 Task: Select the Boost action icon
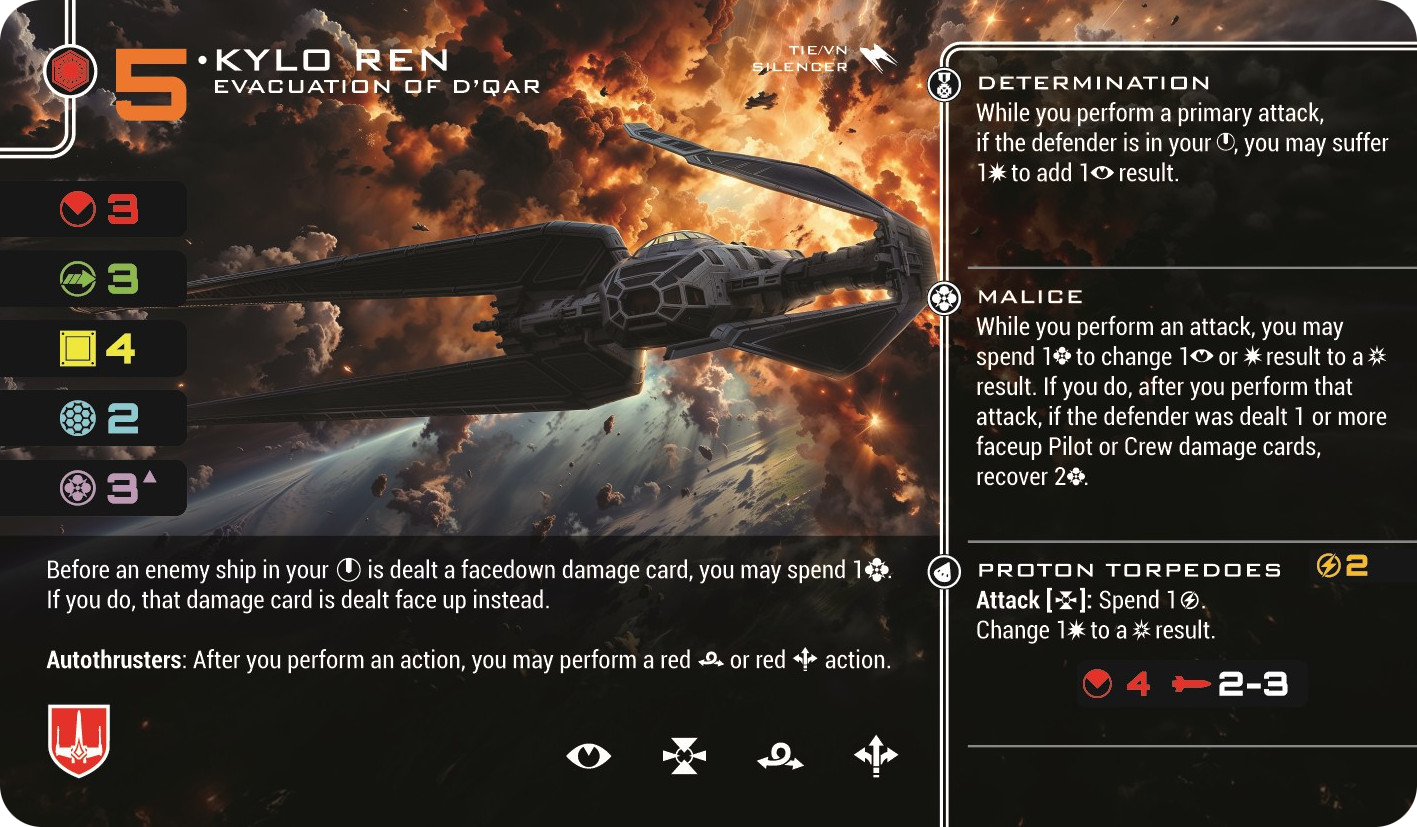876,756
